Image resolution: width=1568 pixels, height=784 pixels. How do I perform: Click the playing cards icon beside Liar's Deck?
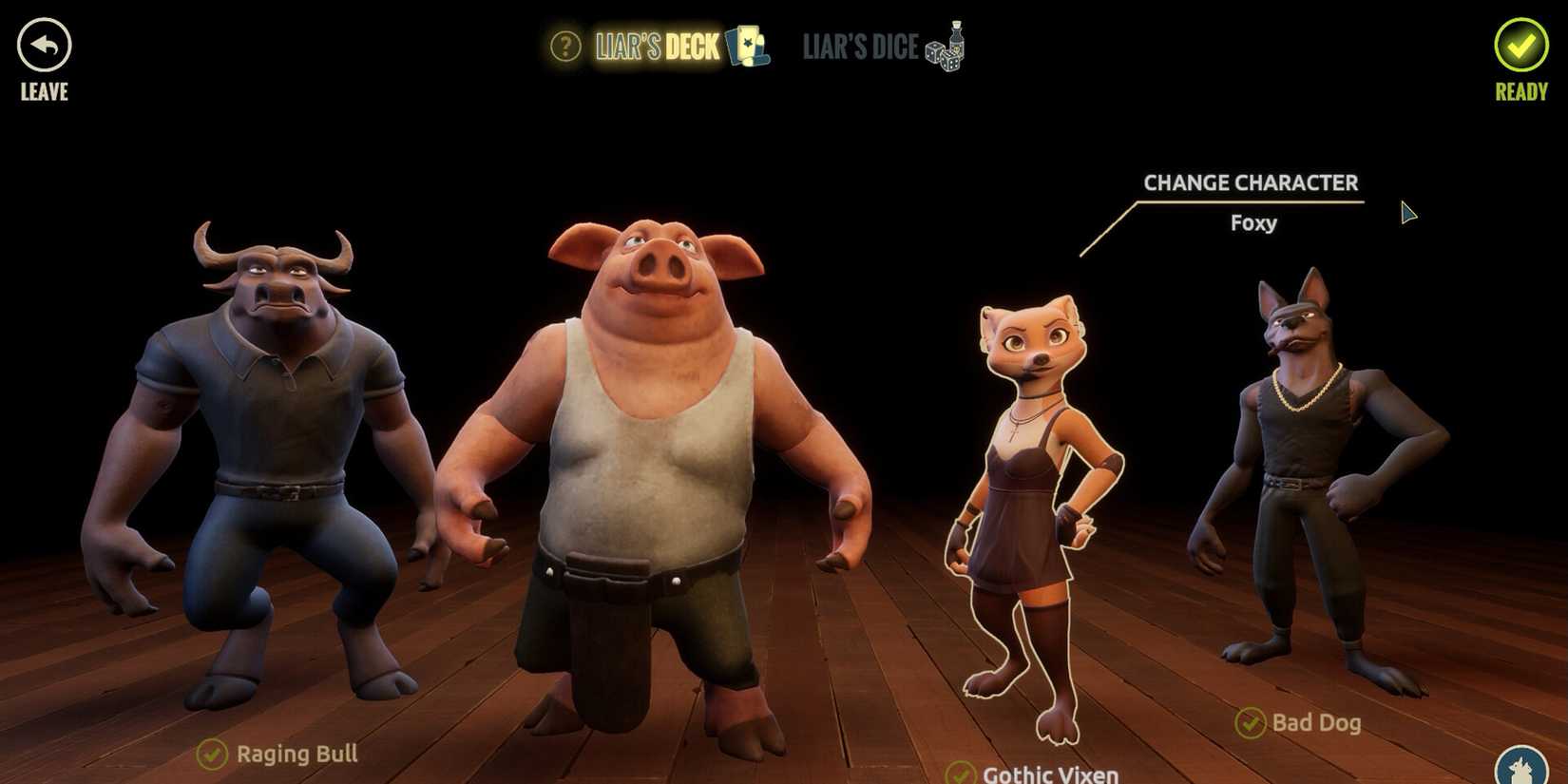pyautogui.click(x=747, y=46)
